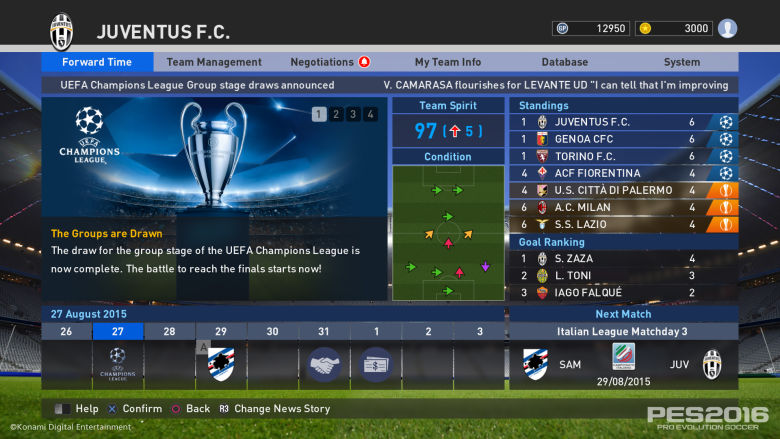Select the handshake icon on day 31
780x439 pixels.
click(324, 363)
